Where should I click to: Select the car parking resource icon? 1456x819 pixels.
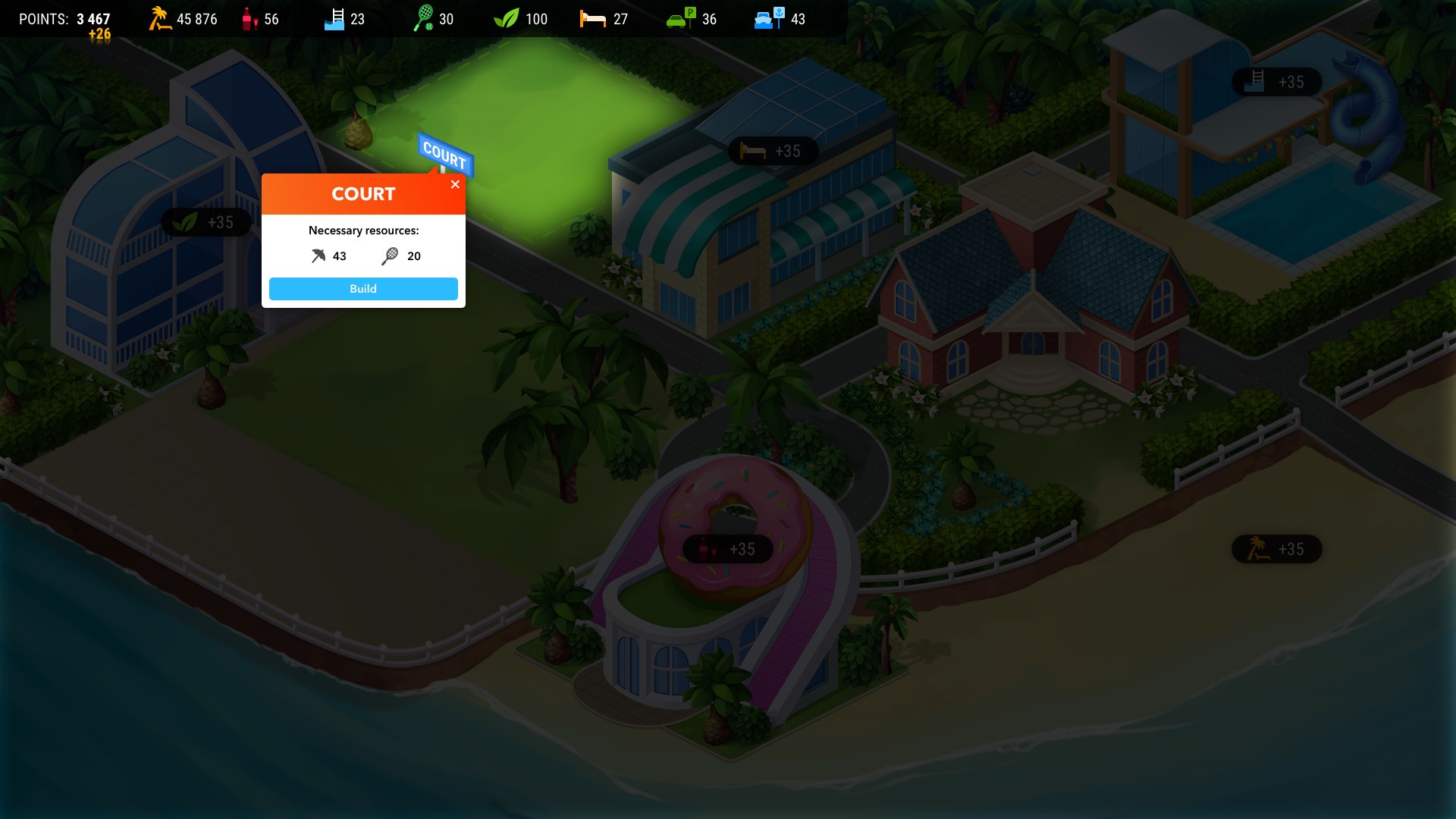click(x=680, y=19)
